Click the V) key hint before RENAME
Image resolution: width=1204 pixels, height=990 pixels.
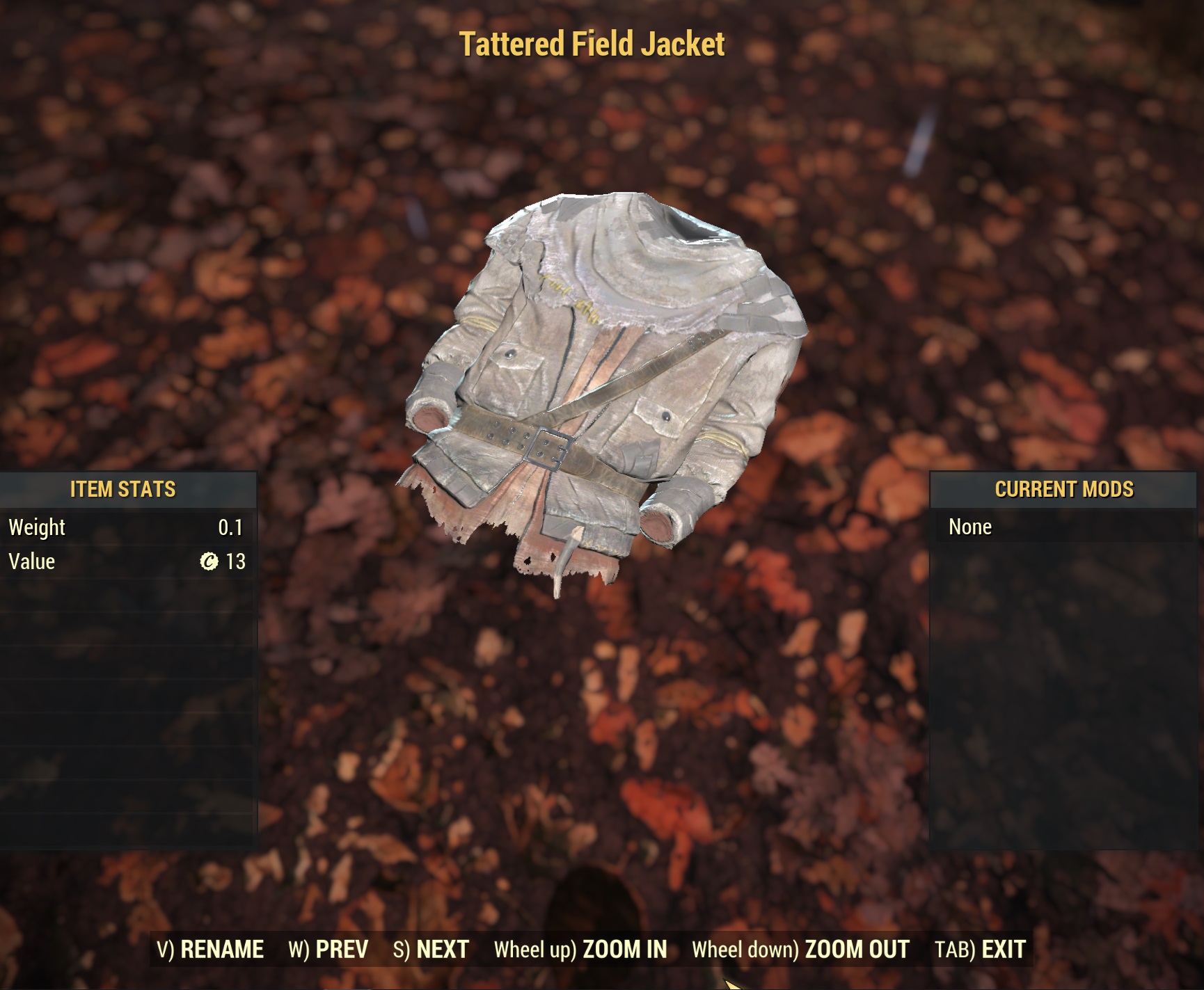[164, 948]
